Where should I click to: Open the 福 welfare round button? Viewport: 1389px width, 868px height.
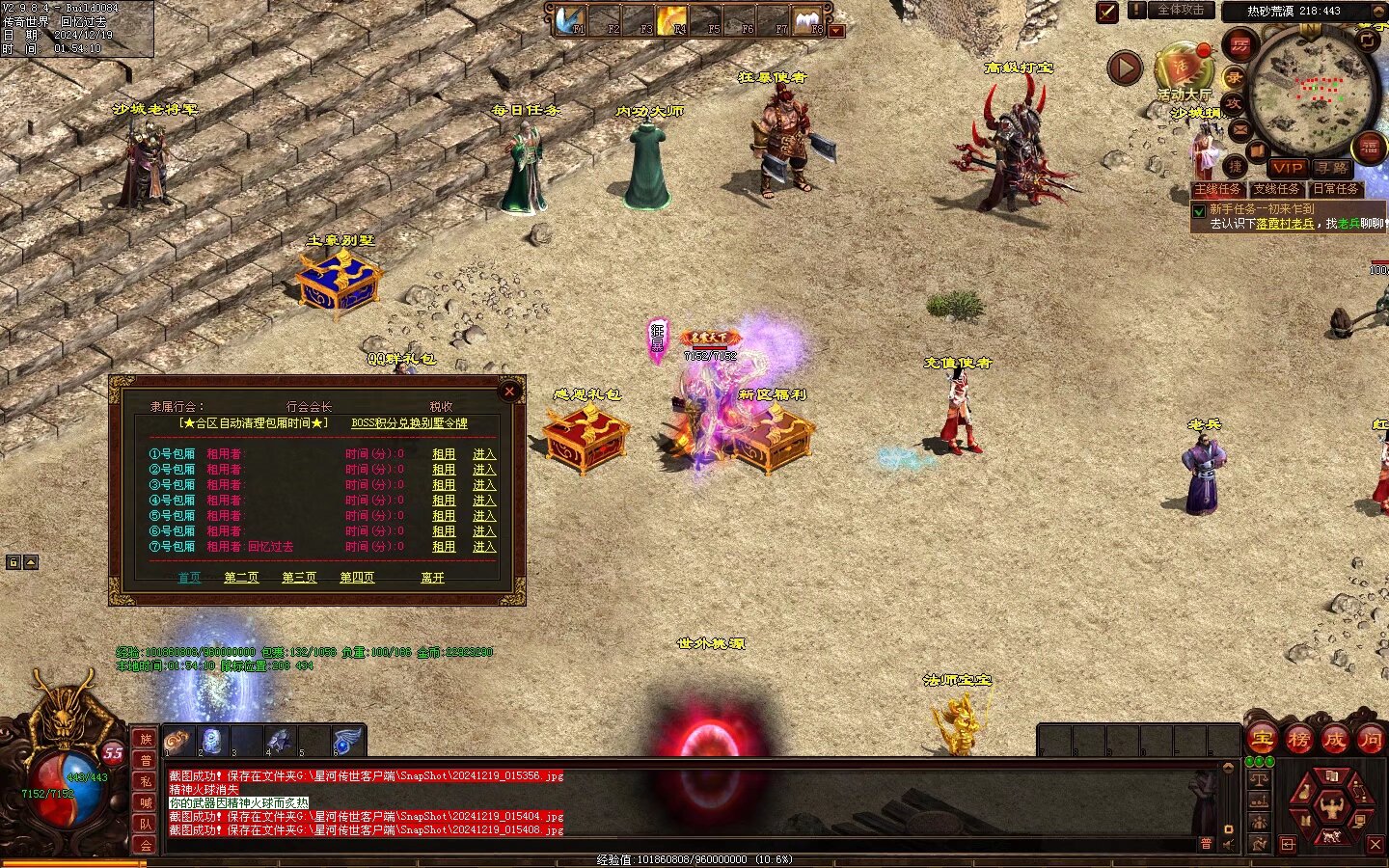point(1370,148)
